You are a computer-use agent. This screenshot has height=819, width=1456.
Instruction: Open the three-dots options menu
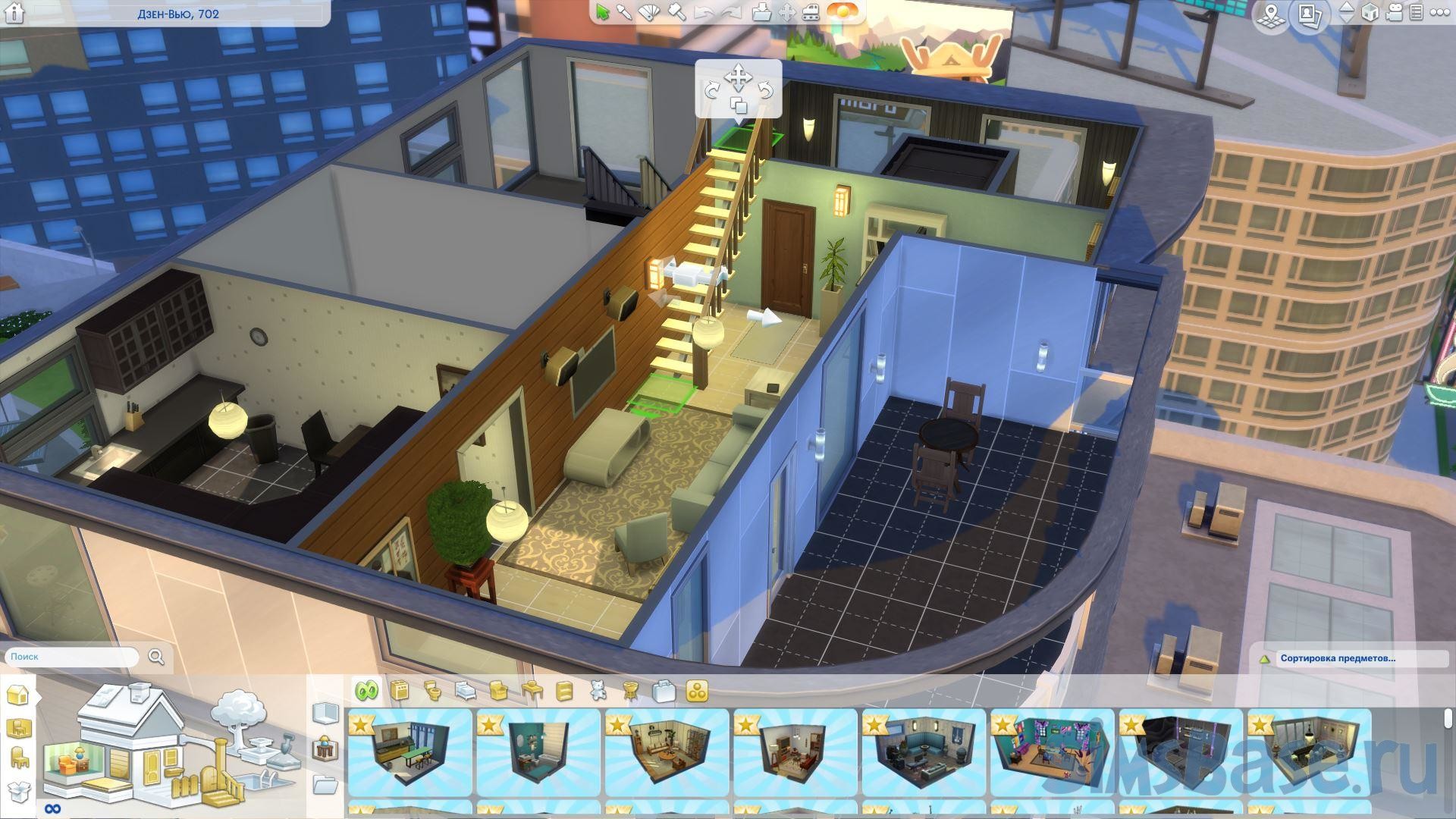coord(1438,13)
